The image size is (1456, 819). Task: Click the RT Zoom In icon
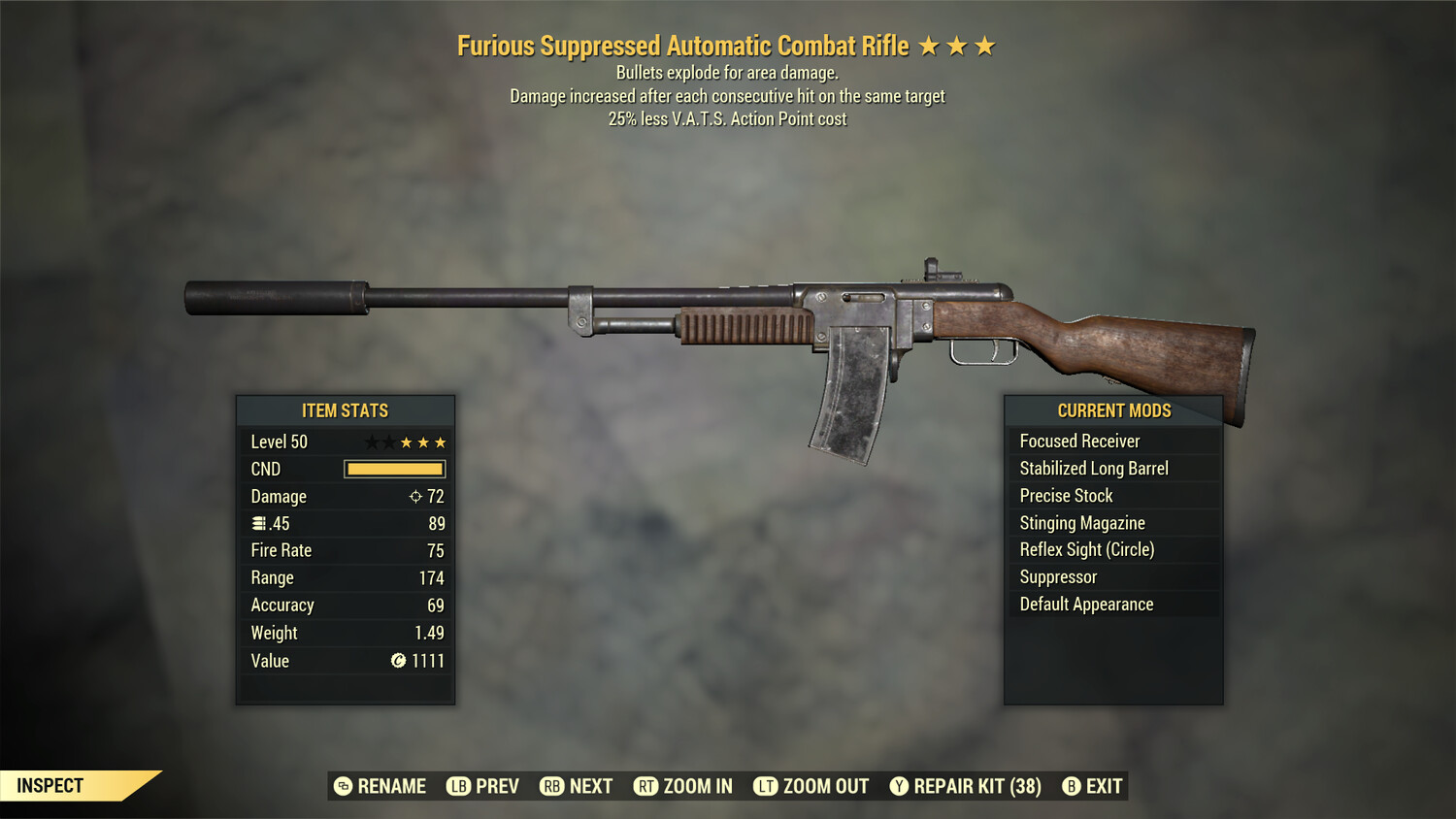645,786
